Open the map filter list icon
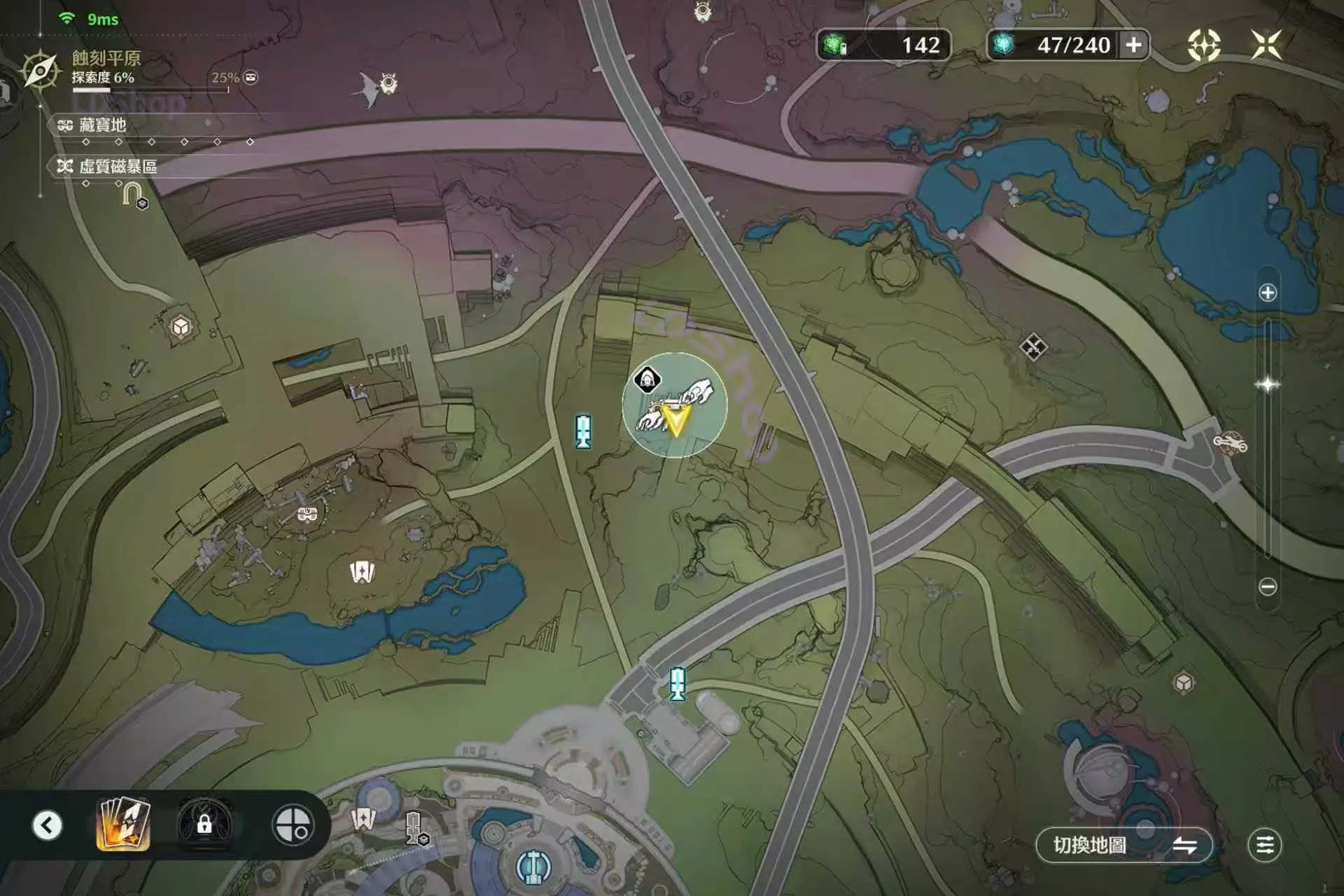 point(1264,845)
